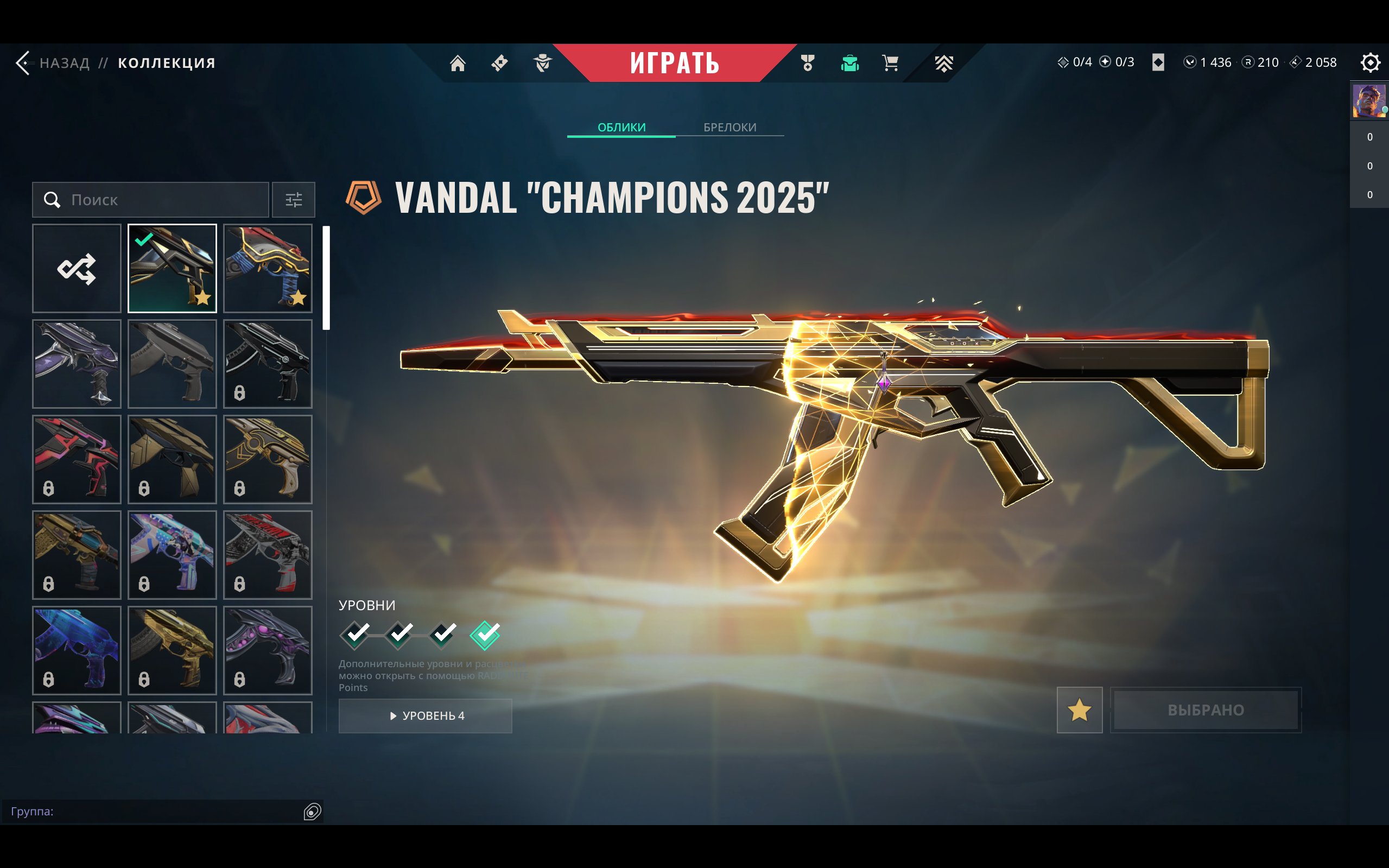The width and height of the screenshot is (1389, 868).
Task: Select the Champions 2025 Vandal thumbnail
Action: tap(172, 269)
